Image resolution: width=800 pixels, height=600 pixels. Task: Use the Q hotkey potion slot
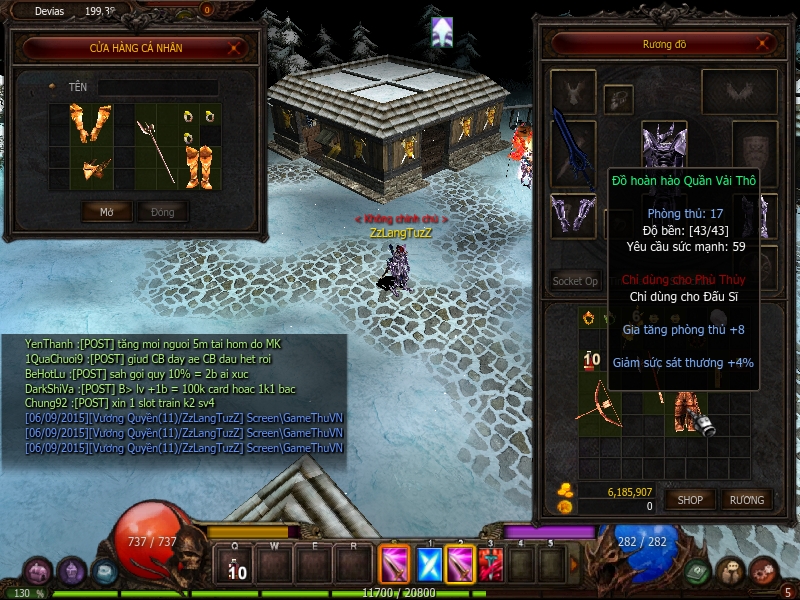point(237,566)
